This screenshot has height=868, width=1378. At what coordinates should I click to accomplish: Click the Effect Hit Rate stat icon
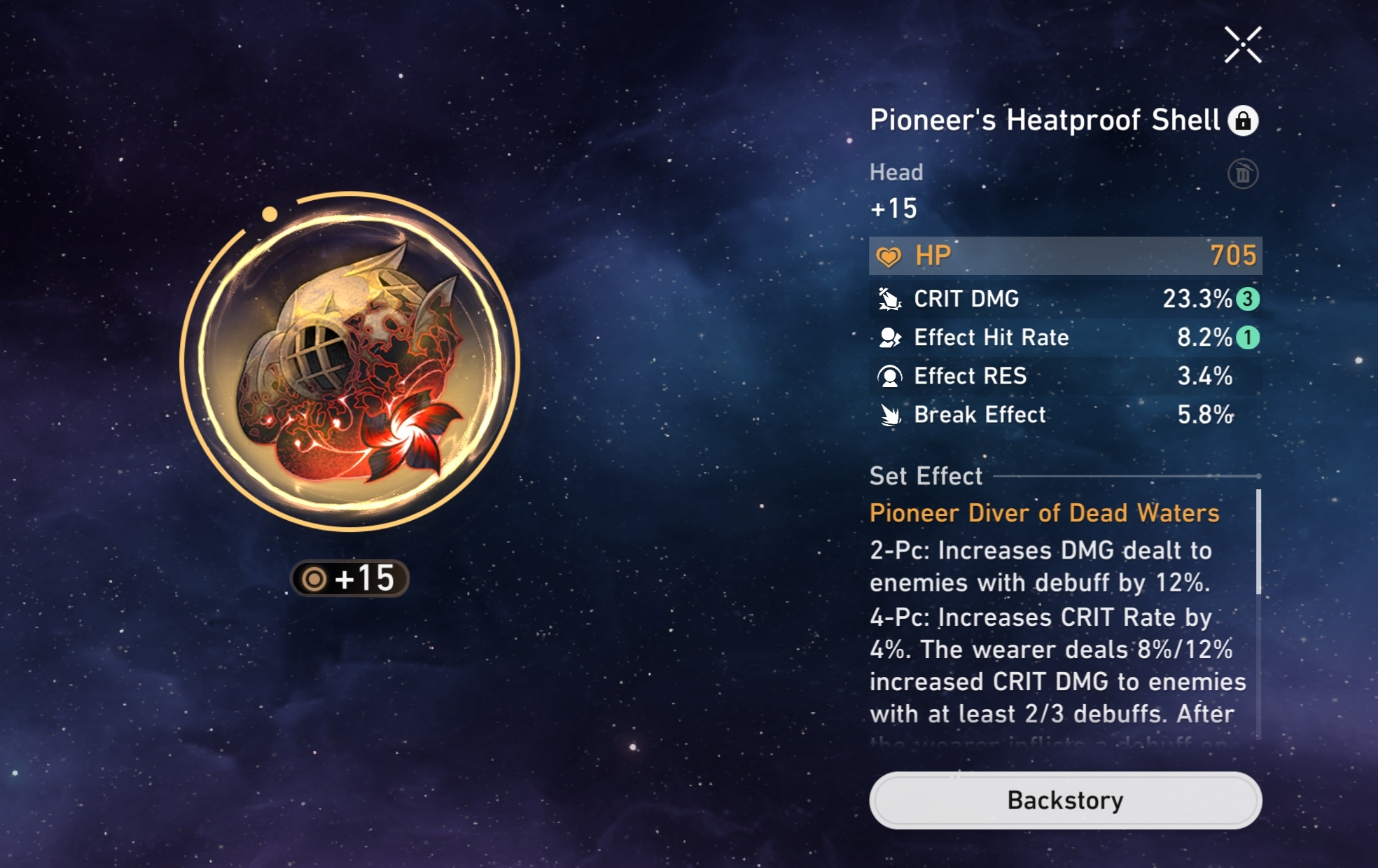point(889,337)
